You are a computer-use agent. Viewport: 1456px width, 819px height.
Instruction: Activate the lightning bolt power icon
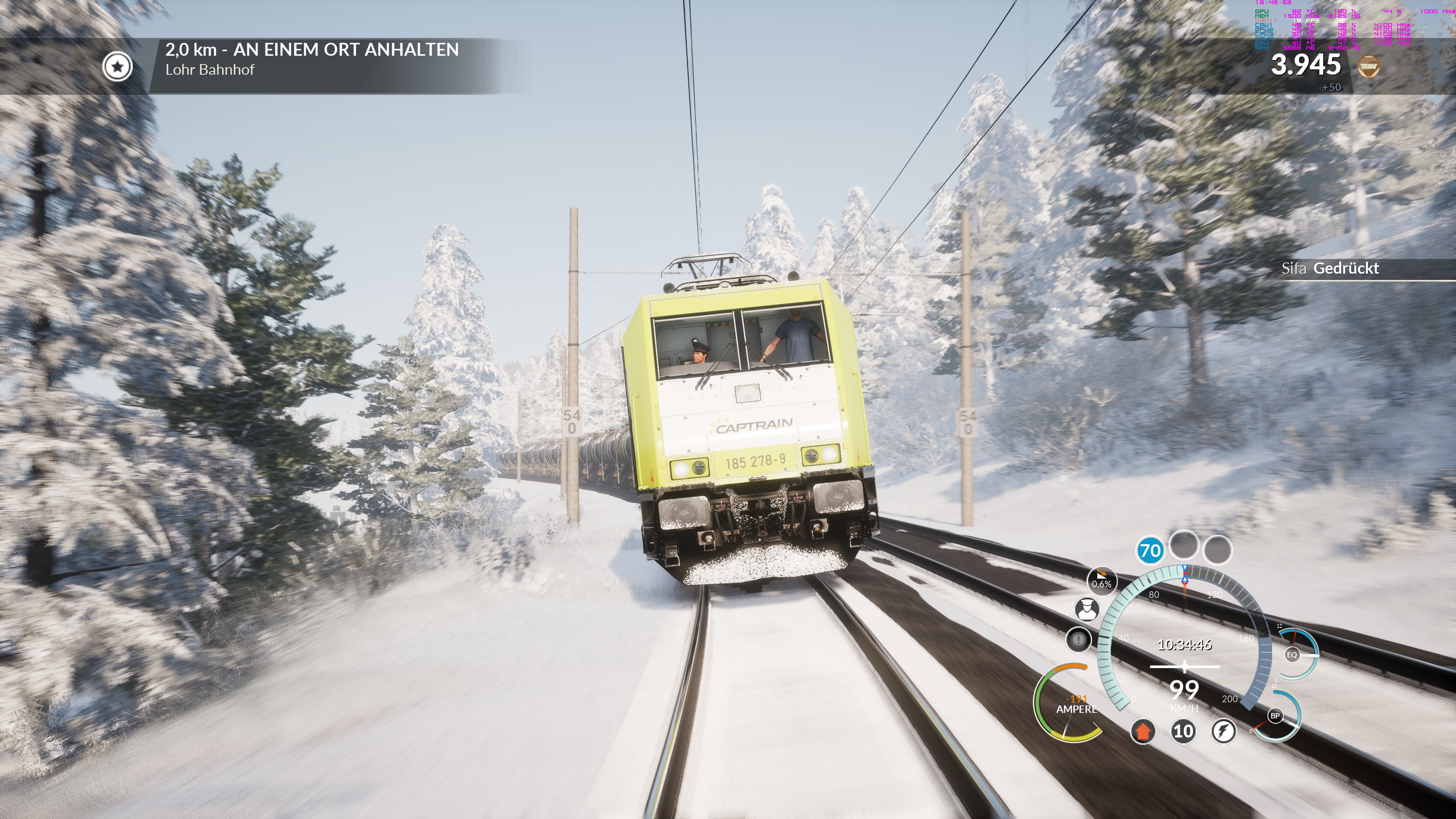[1223, 731]
